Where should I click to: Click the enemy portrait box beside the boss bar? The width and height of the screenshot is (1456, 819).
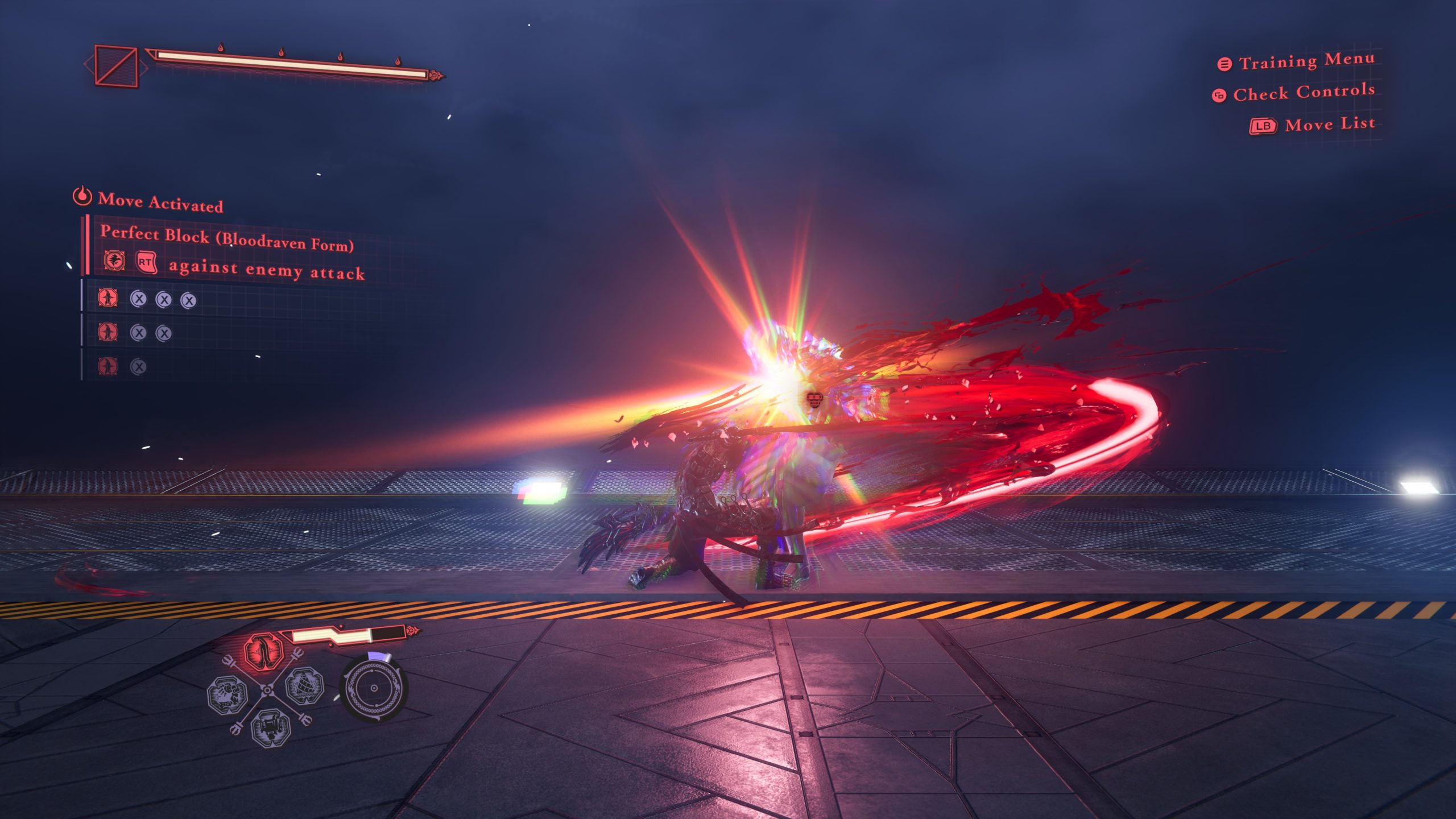pos(116,66)
